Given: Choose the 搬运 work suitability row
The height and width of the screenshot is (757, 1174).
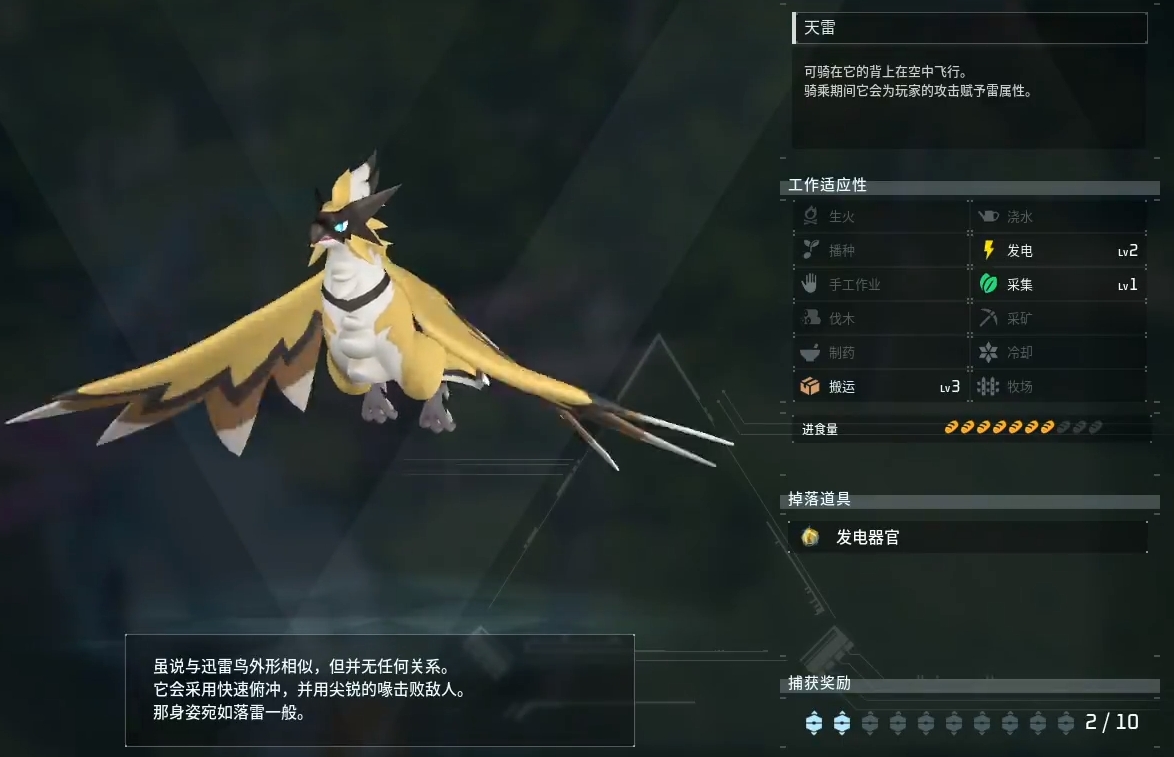Looking at the screenshot, I should 880,387.
